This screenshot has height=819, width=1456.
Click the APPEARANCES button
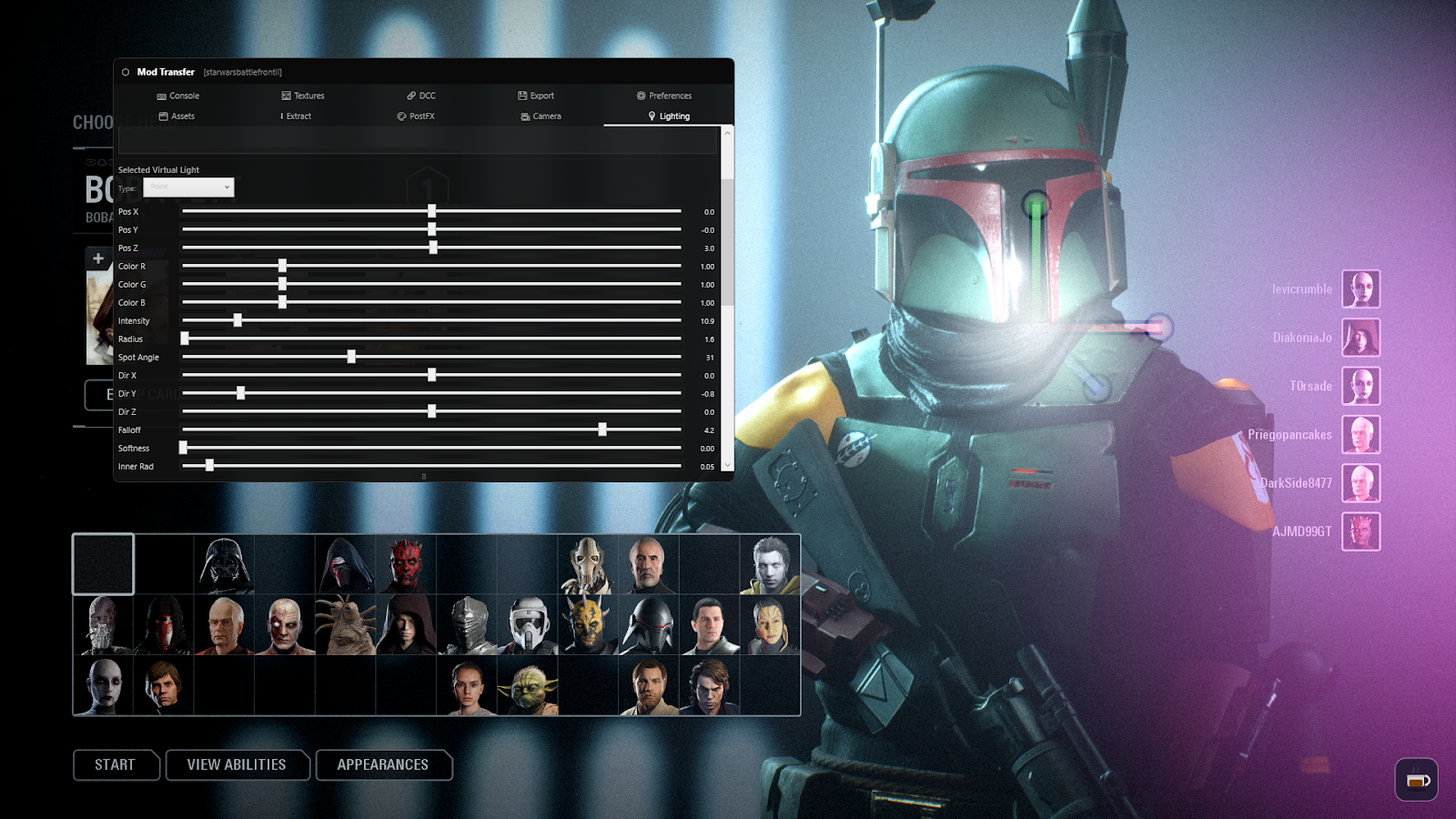384,765
